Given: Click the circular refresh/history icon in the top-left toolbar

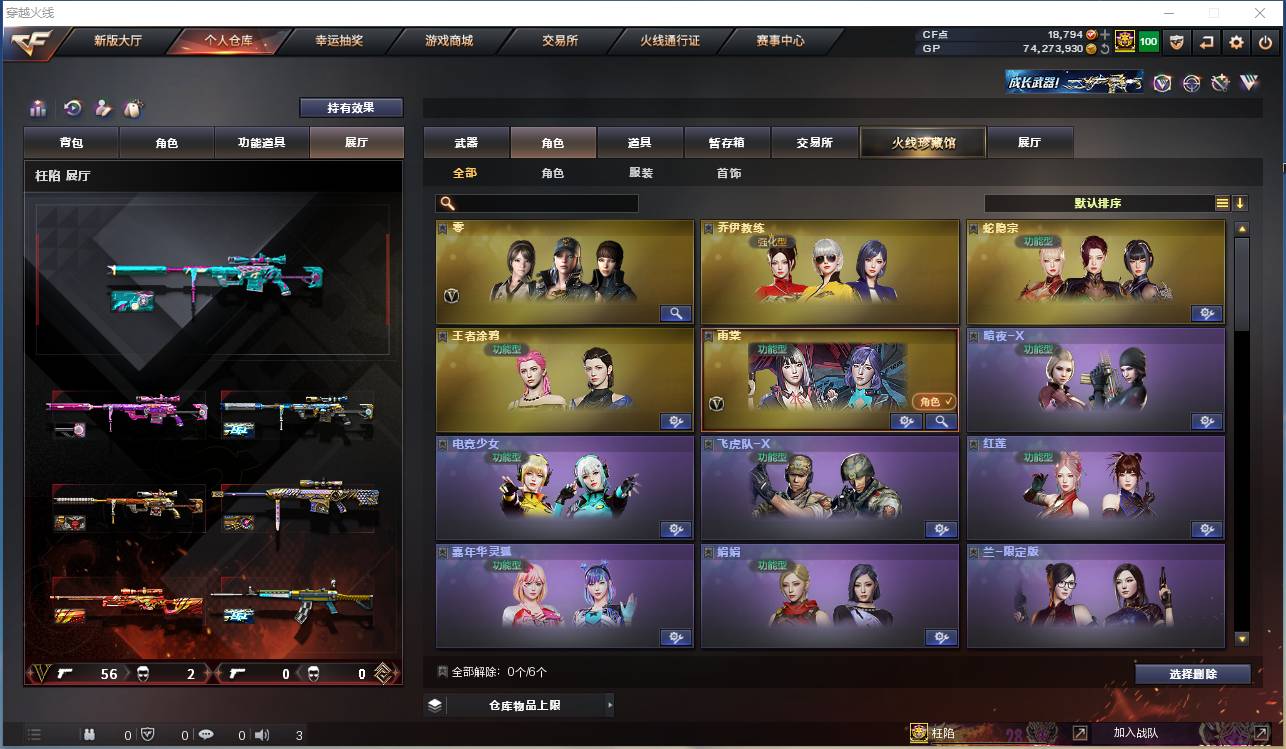Looking at the screenshot, I should pyautogui.click(x=71, y=108).
